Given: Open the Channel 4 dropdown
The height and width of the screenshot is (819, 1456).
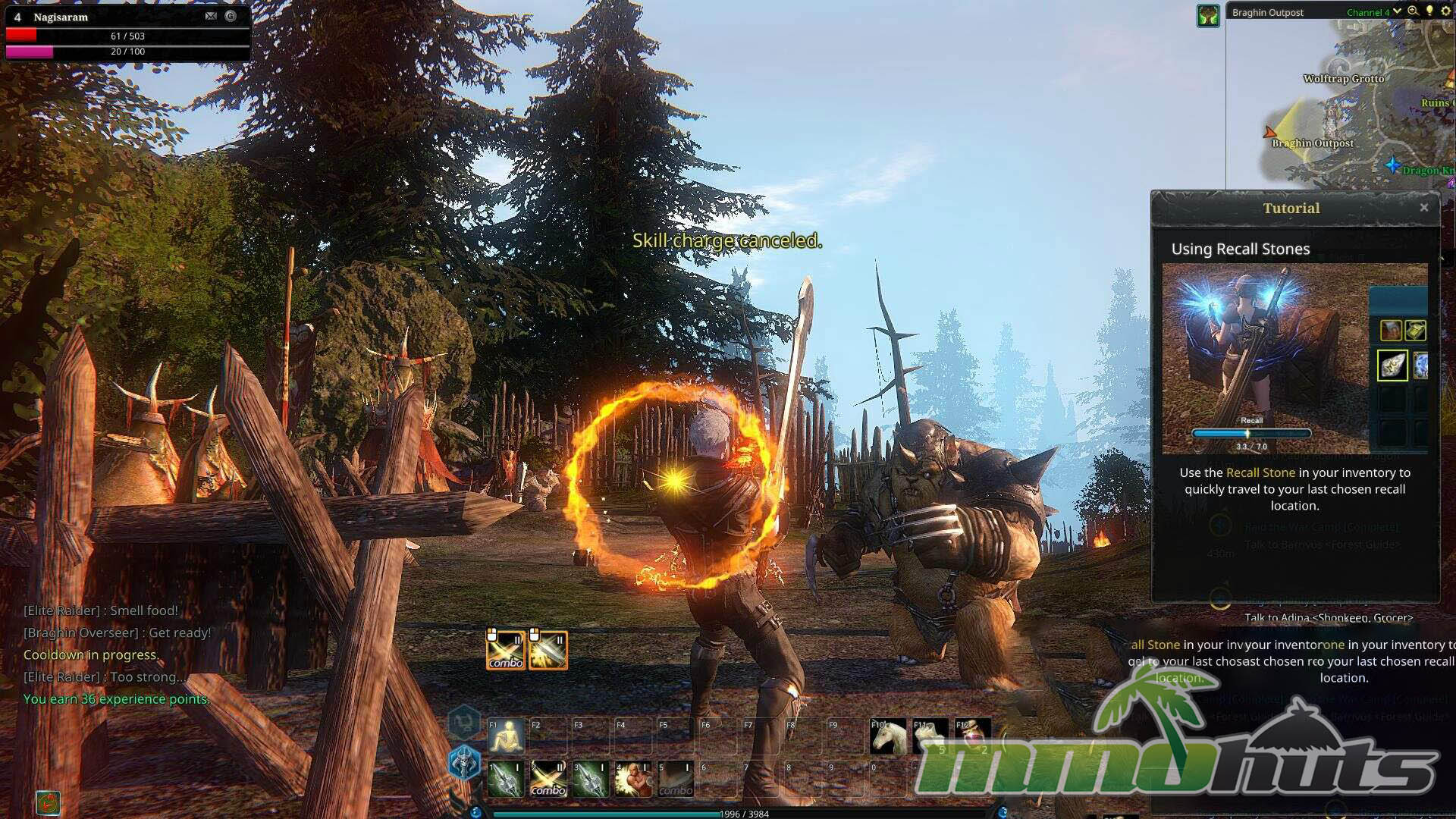Looking at the screenshot, I should [1397, 12].
